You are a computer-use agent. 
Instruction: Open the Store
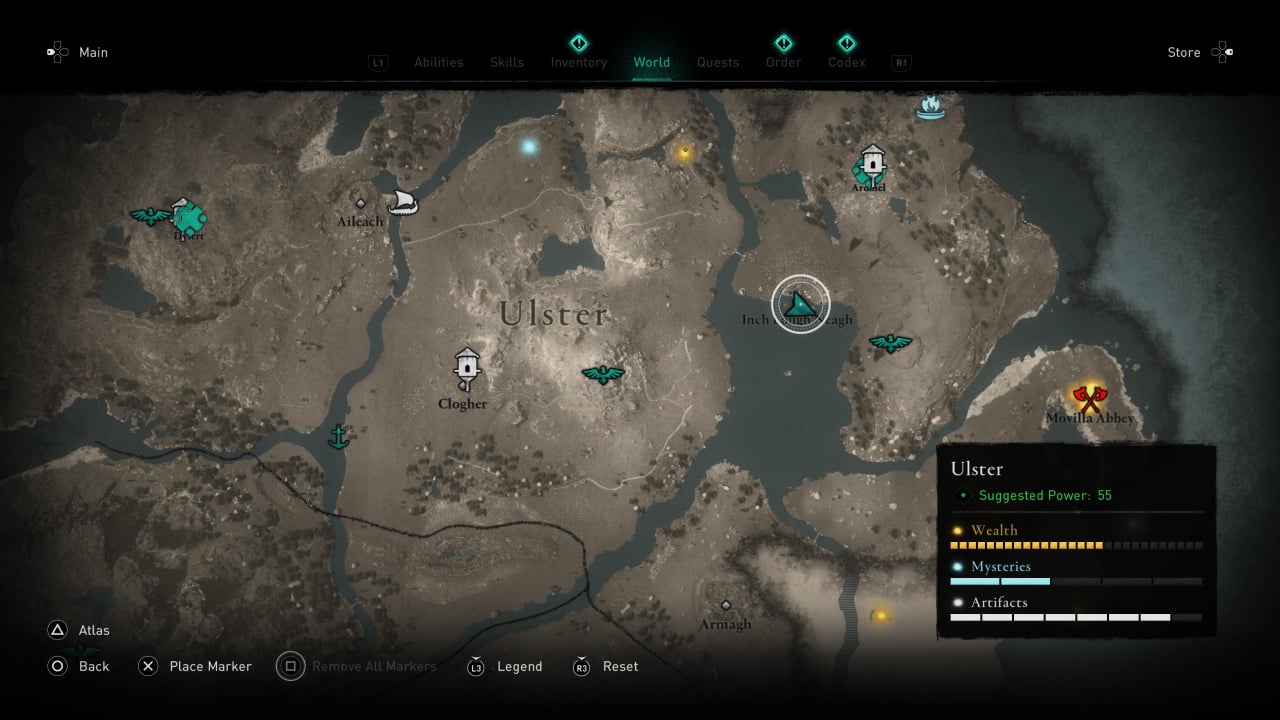[x=1184, y=52]
